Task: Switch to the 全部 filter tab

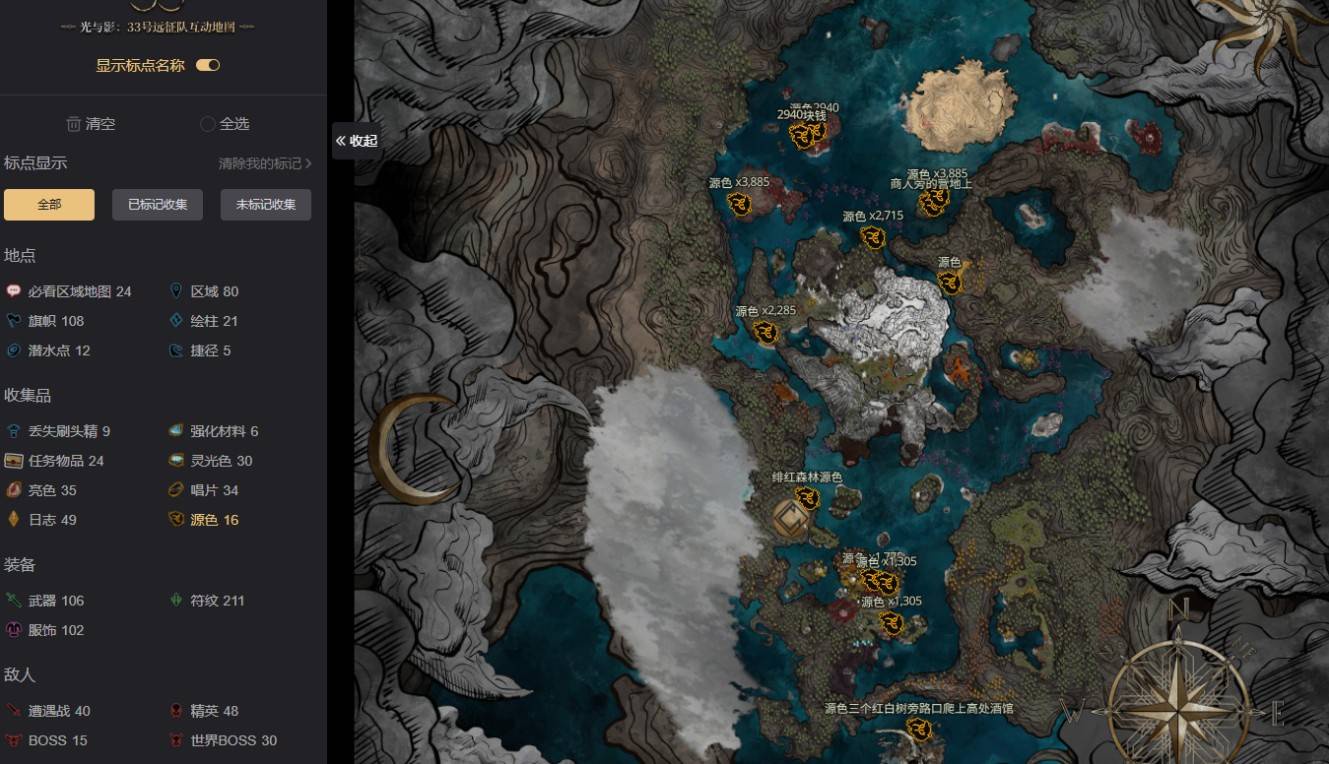Action: 49,205
